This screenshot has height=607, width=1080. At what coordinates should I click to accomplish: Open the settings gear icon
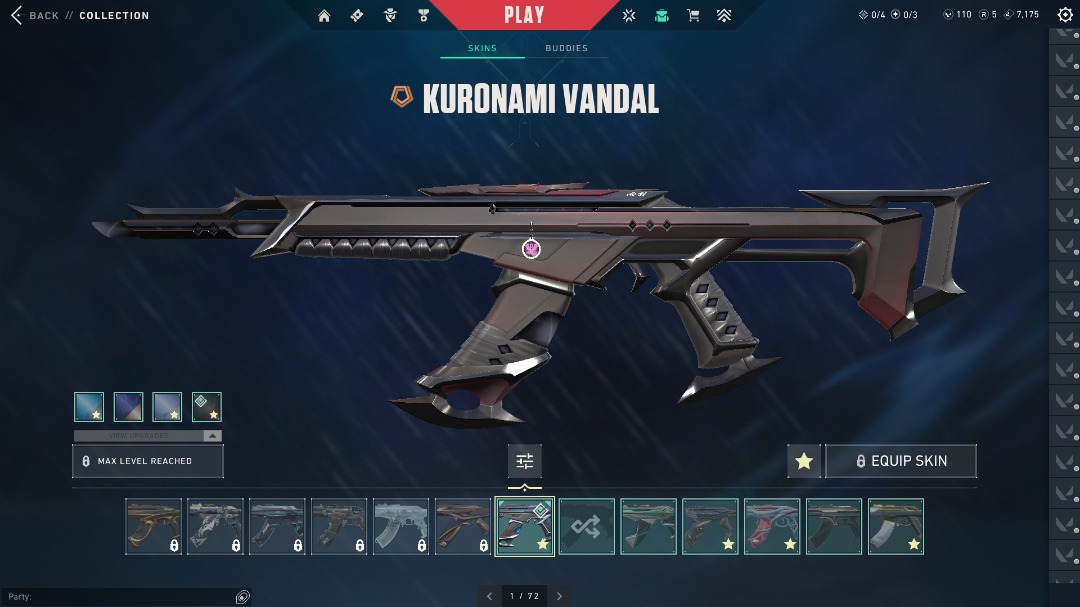point(1065,15)
